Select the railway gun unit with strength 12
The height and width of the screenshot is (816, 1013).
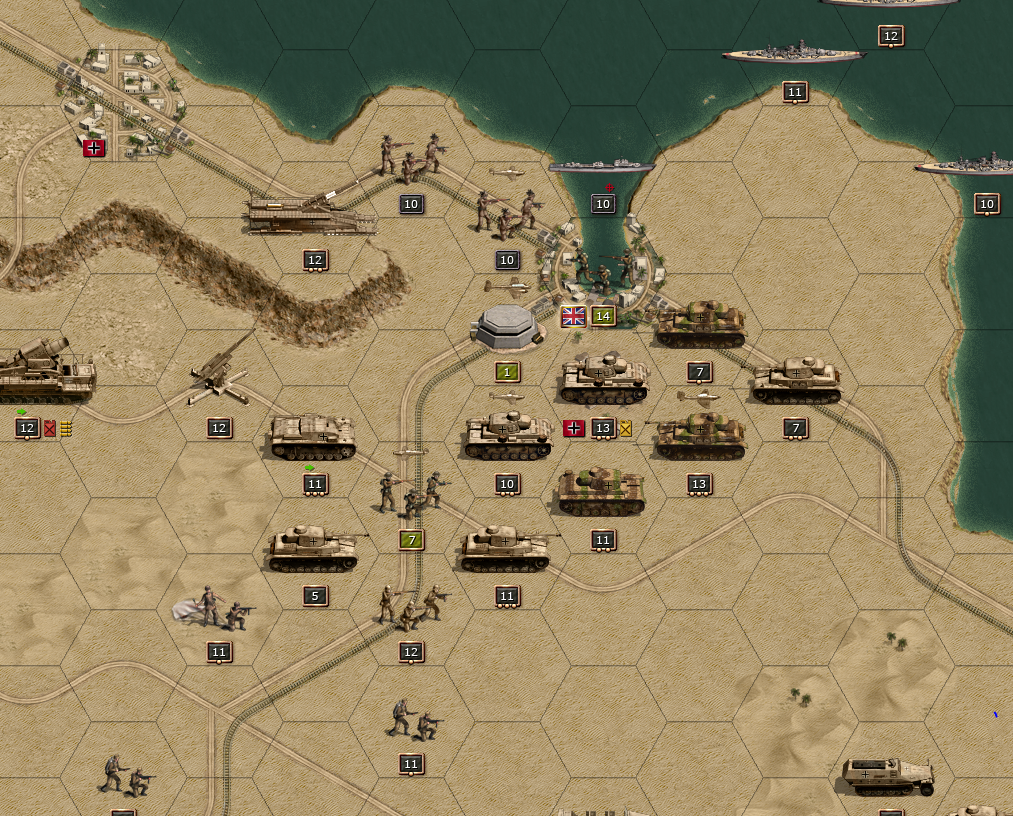312,214
